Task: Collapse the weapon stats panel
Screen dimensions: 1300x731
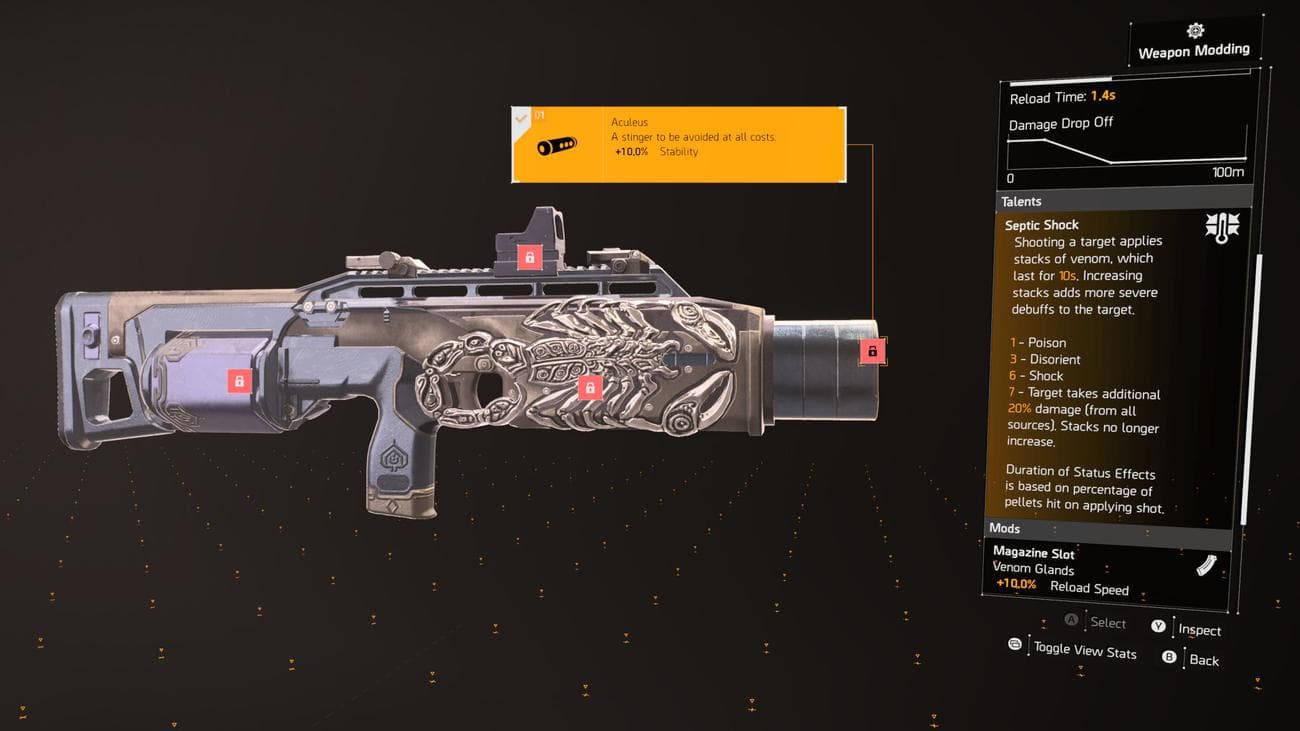Action: coord(1014,644)
